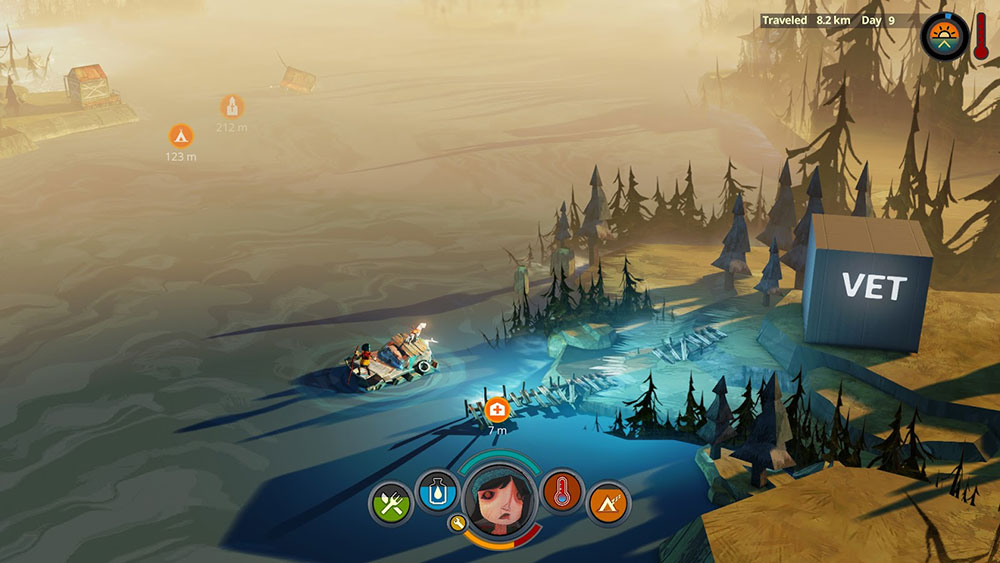Click the church marker at 212 m
Image resolution: width=1000 pixels, height=563 pixels.
pos(232,106)
